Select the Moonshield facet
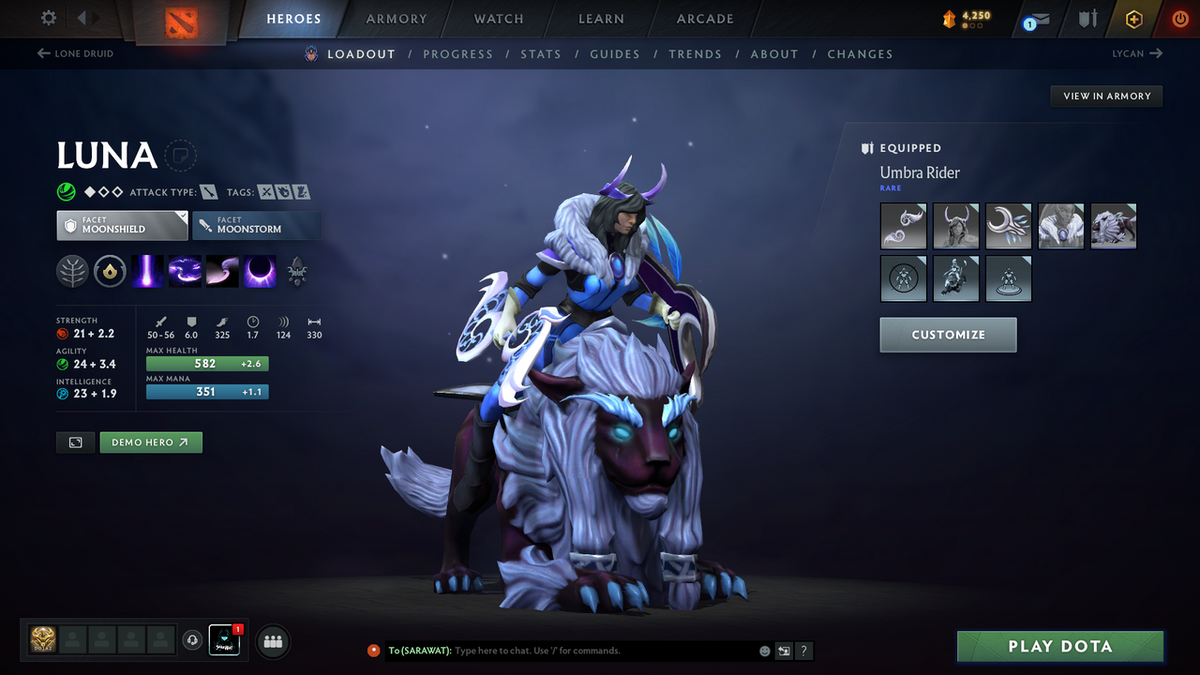Screen dimensions: 1200x675 pos(122,225)
